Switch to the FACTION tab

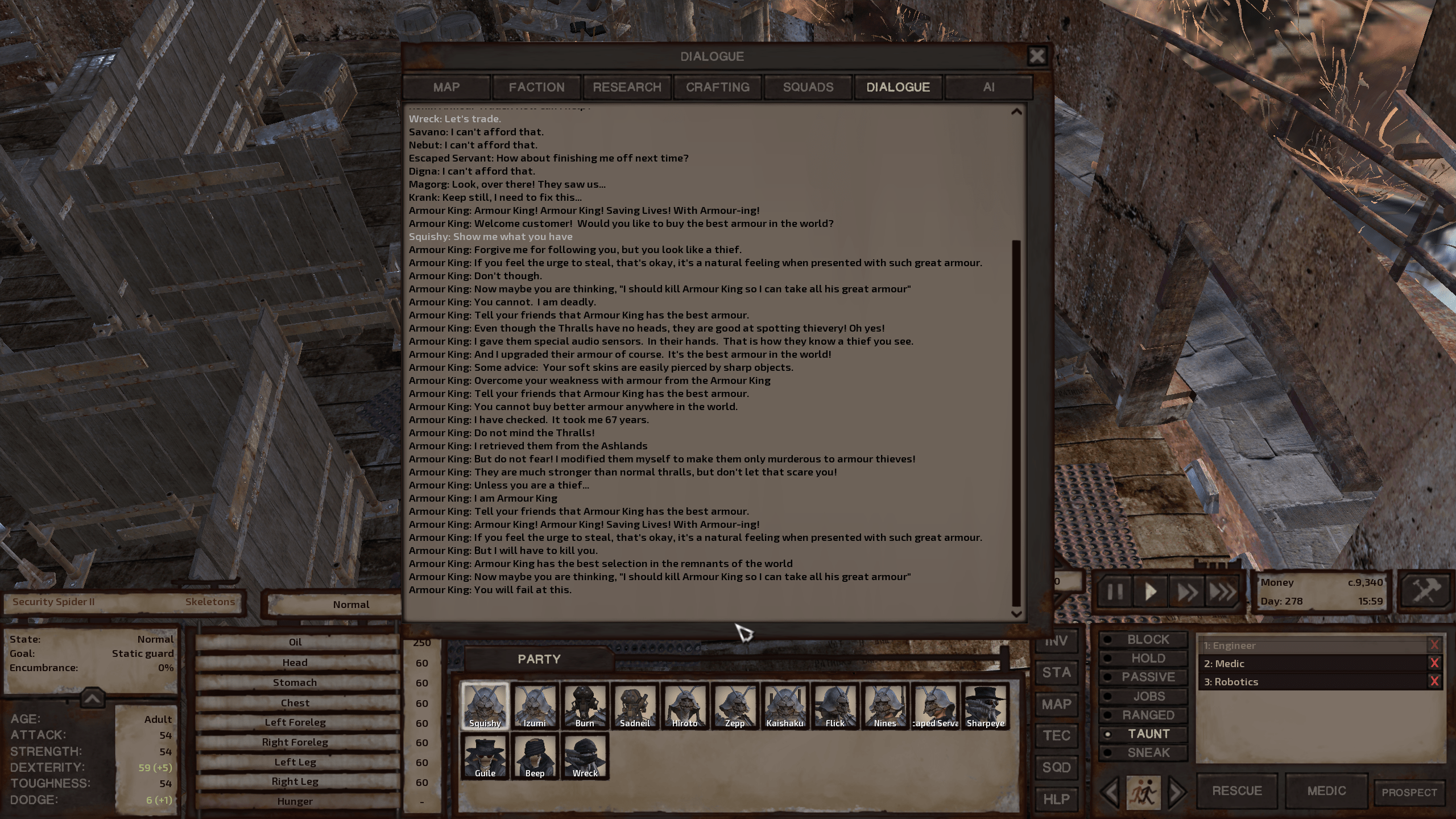[536, 87]
